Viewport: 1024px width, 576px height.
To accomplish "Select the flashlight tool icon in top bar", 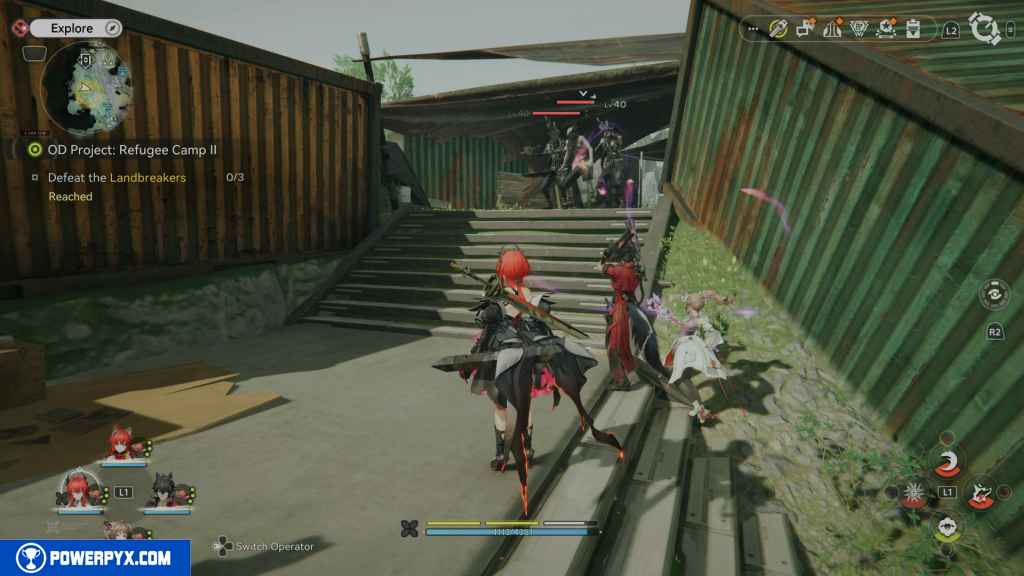I will pos(778,30).
